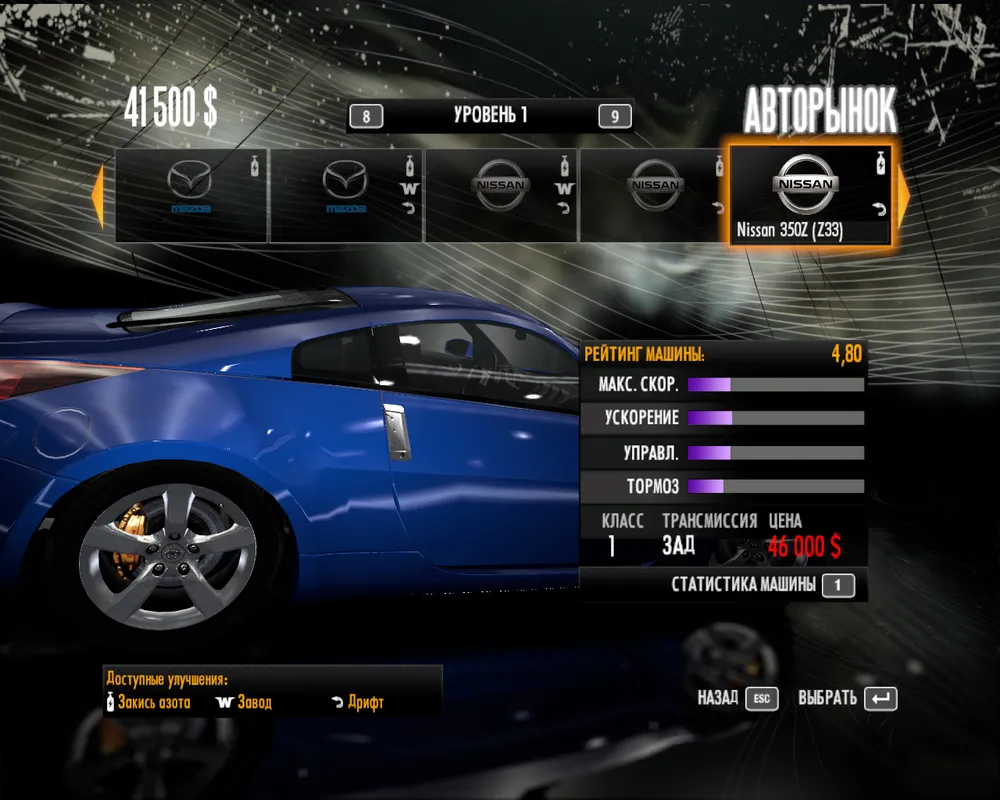Show previous cars with the left orange arrow
The height and width of the screenshot is (800, 1000).
point(98,196)
